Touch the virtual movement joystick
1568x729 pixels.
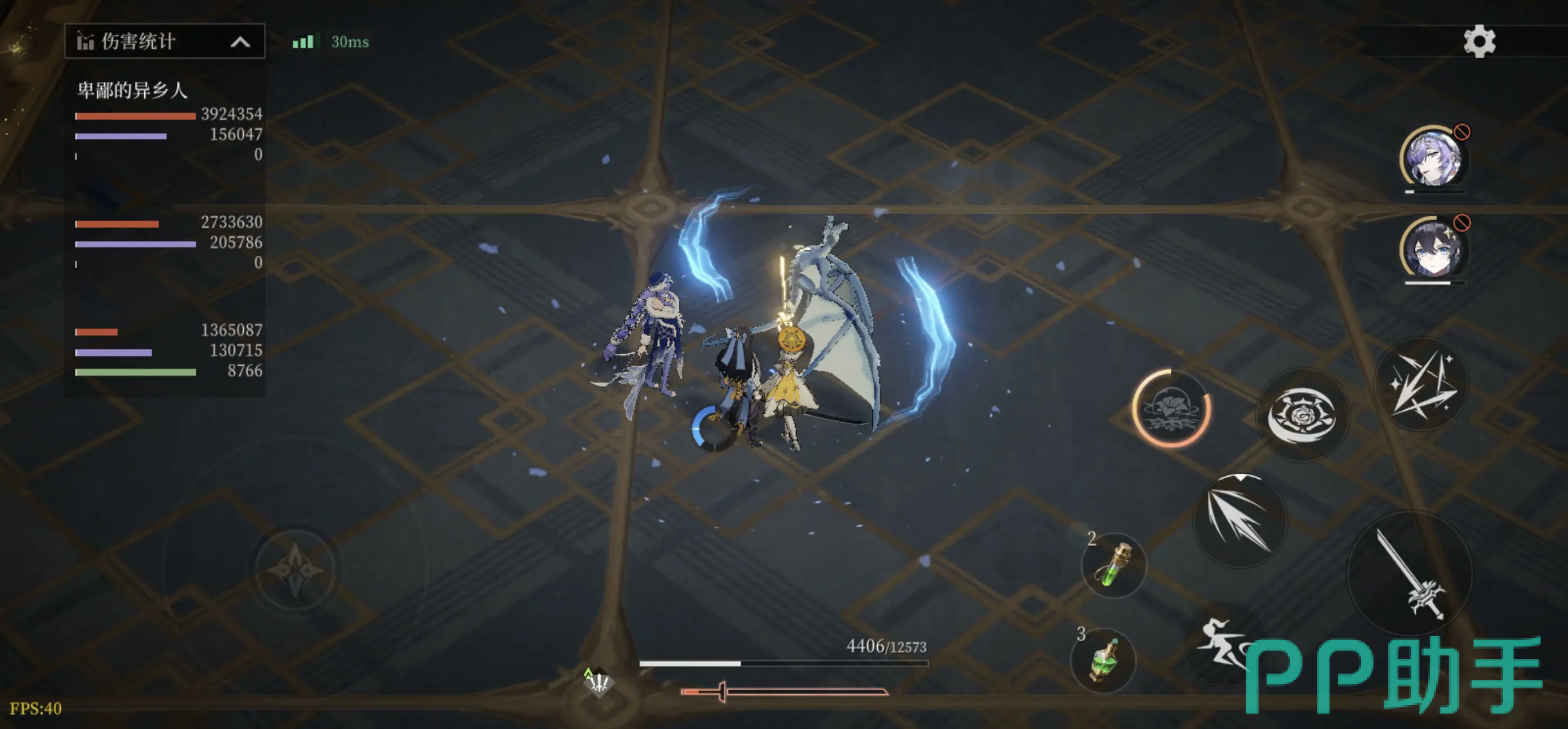click(296, 570)
